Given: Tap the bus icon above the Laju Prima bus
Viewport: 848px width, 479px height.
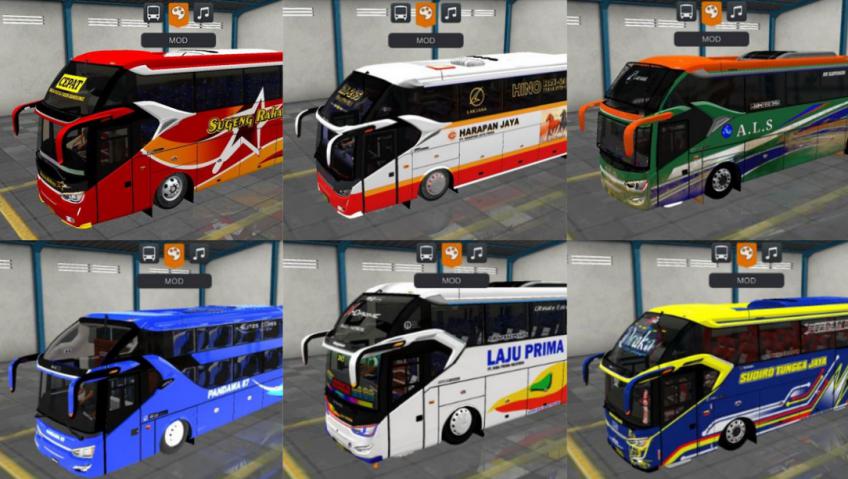Looking at the screenshot, I should click(x=426, y=253).
